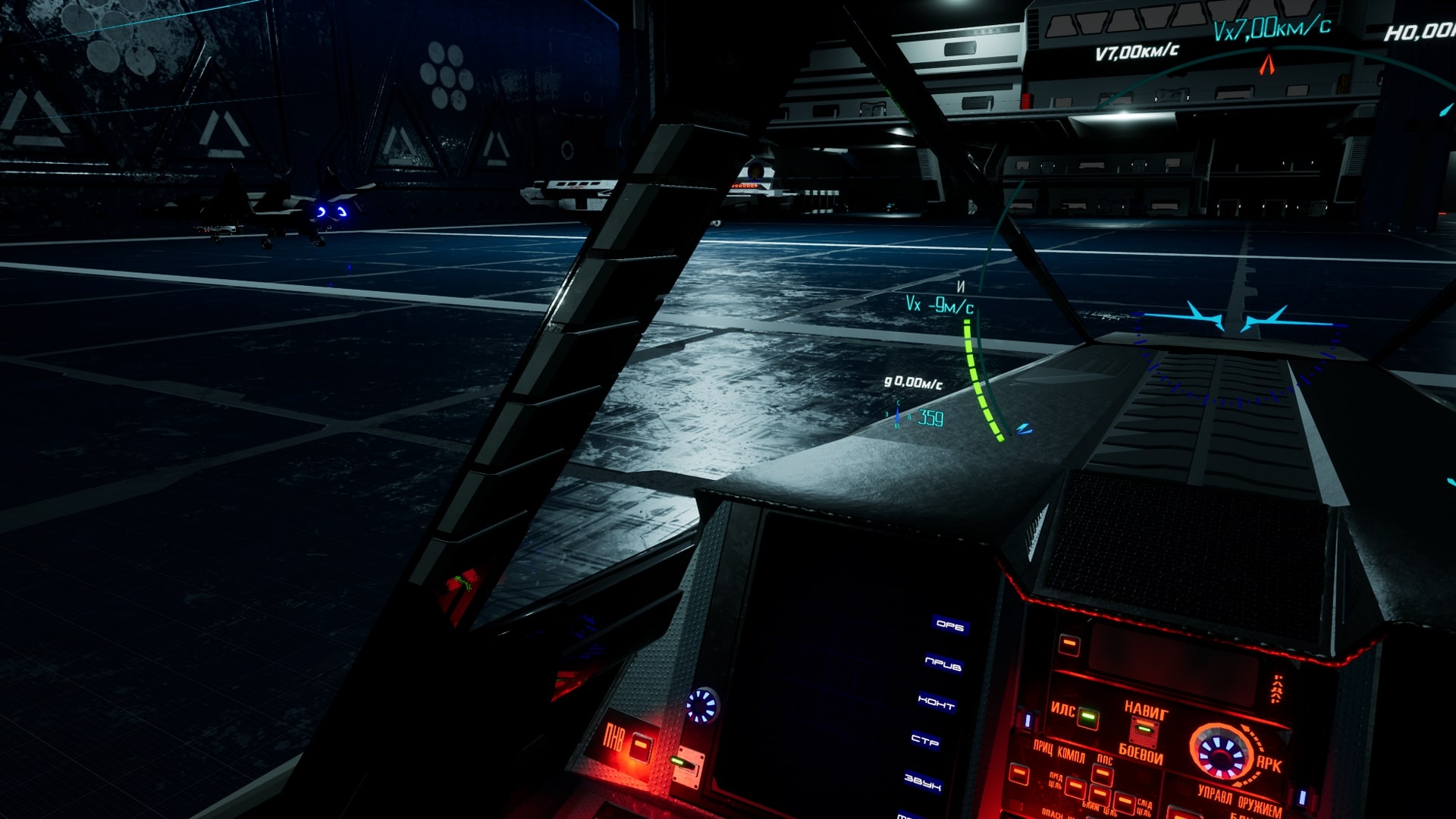Select the СЛЕД ЦЕЛЬ next target button
1456x819 pixels.
tap(1125, 803)
